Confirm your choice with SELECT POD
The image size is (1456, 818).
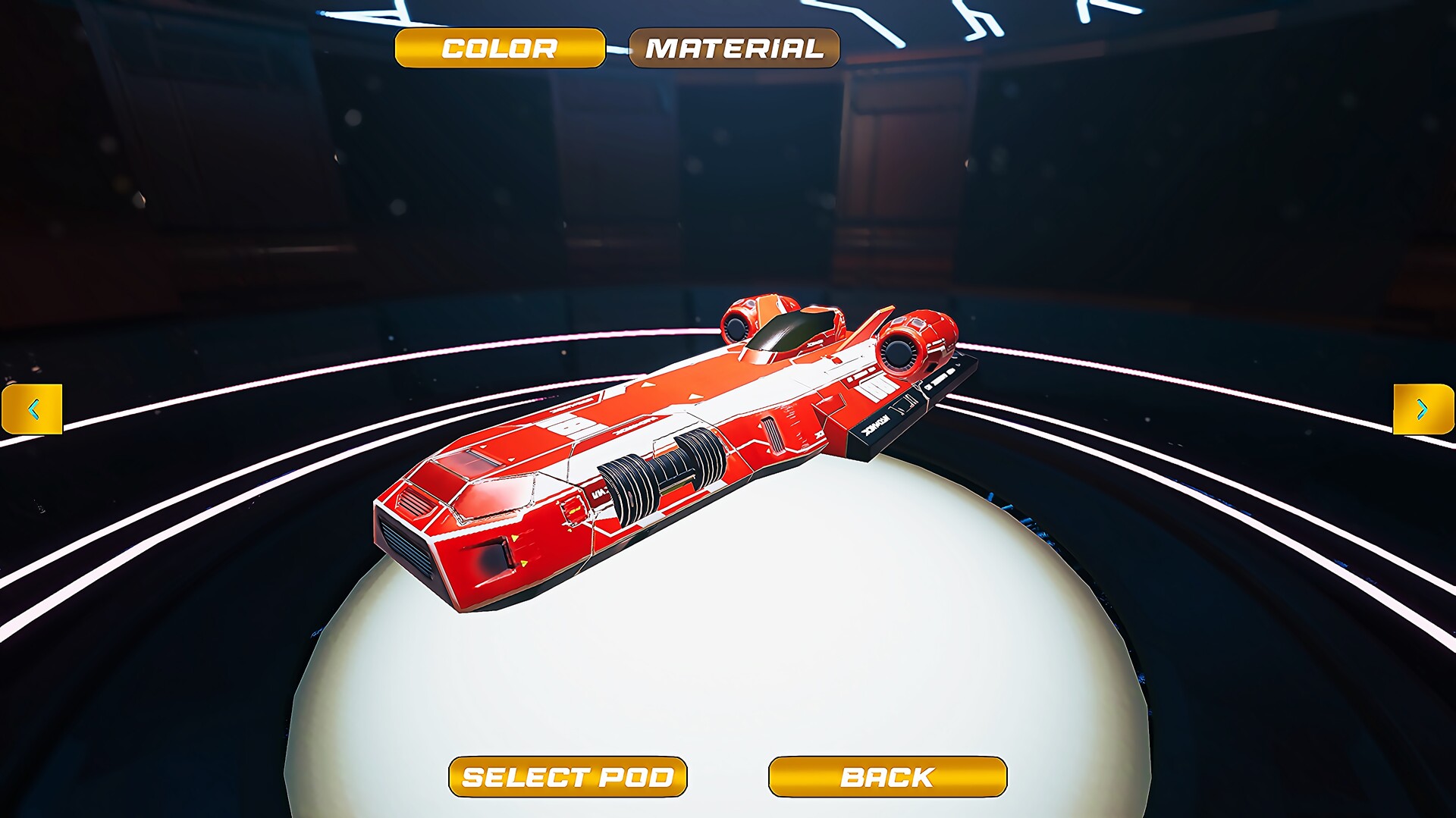point(569,777)
